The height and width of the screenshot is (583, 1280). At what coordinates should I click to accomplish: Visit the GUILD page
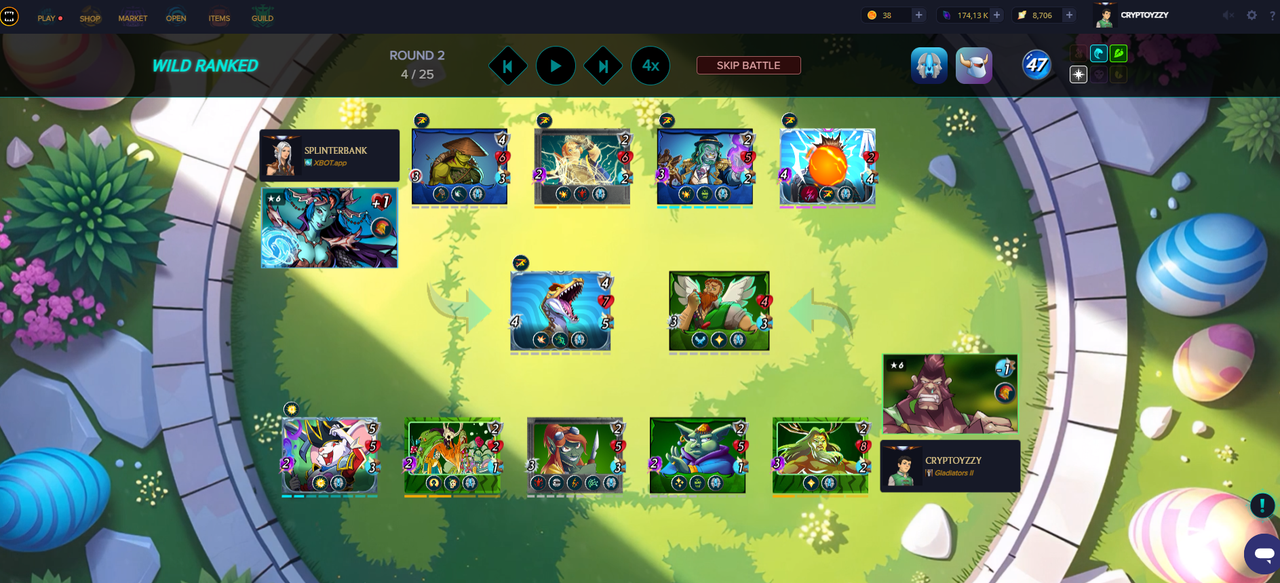pyautogui.click(x=262, y=18)
